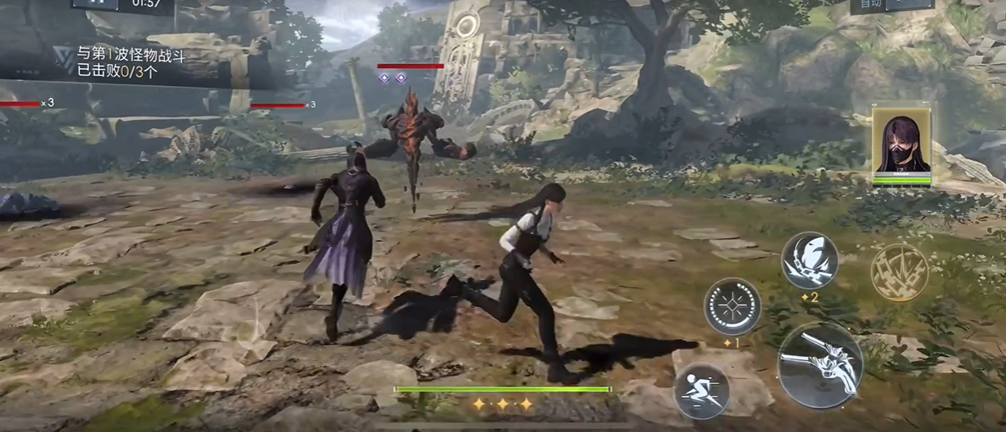The height and width of the screenshot is (432, 1006).
Task: Select the masked teammate portrait
Action: pos(902,143)
